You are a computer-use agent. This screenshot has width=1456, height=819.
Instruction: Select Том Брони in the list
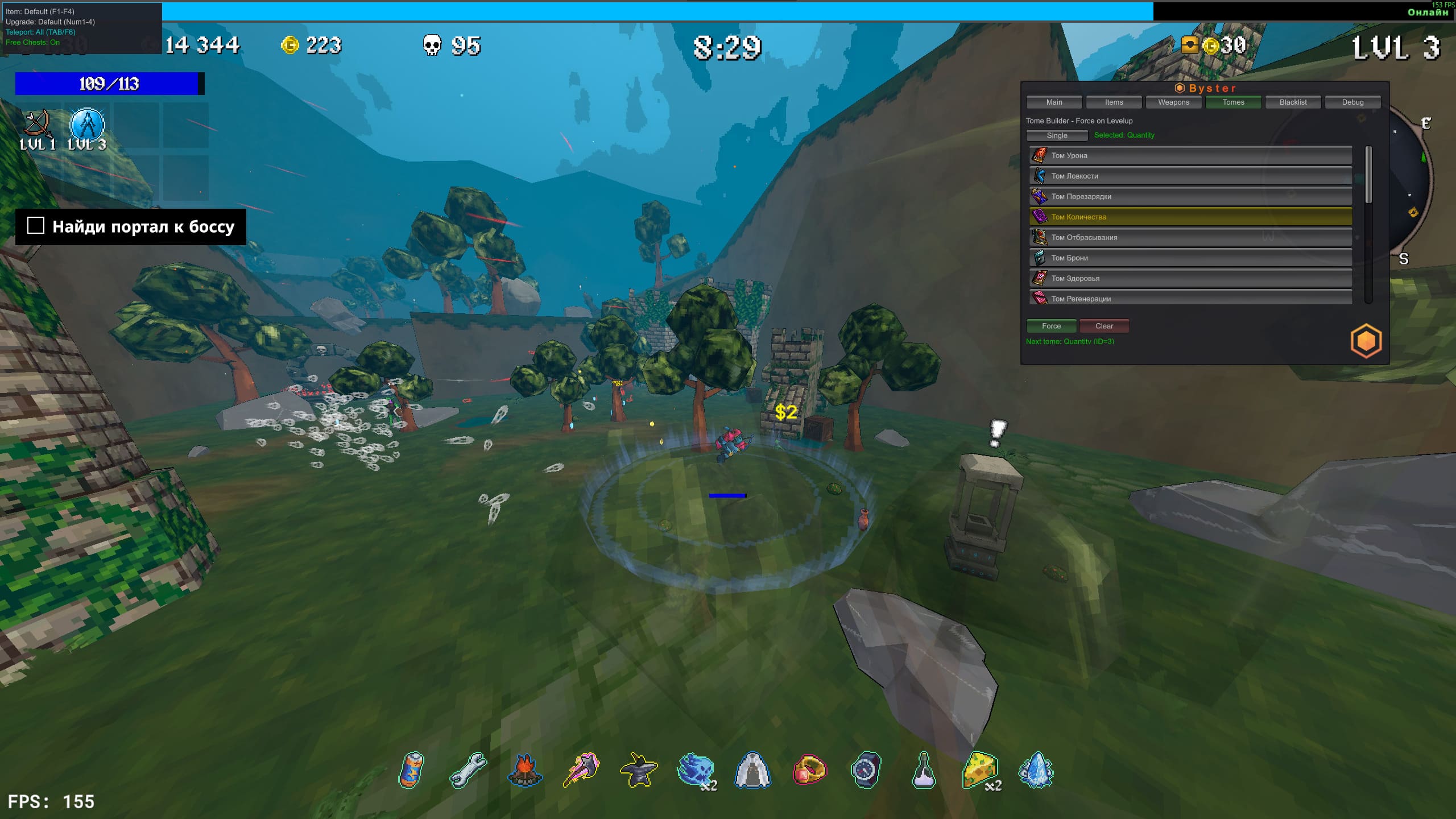click(x=1190, y=258)
